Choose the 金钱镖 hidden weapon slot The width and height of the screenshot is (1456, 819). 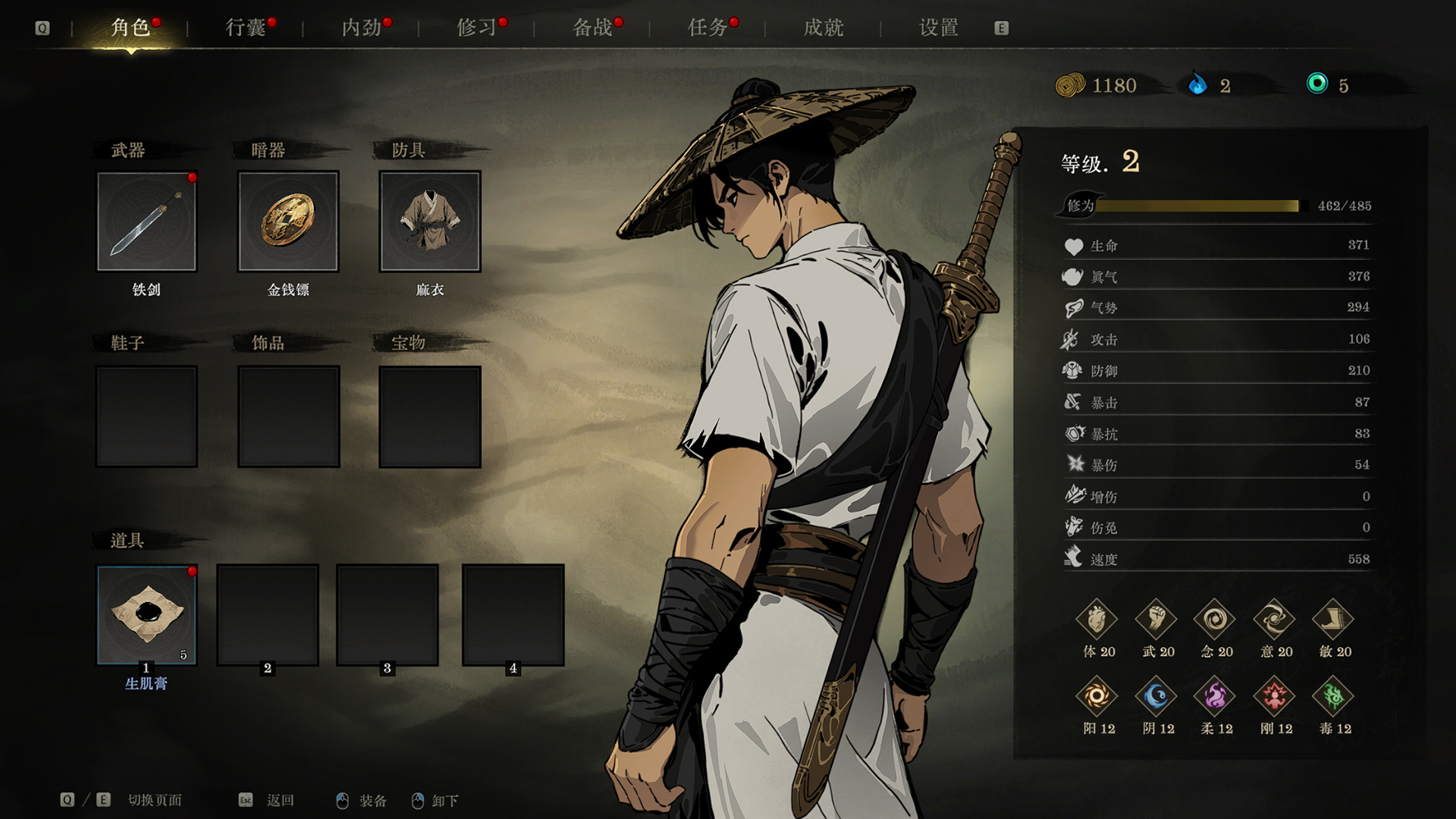(288, 221)
